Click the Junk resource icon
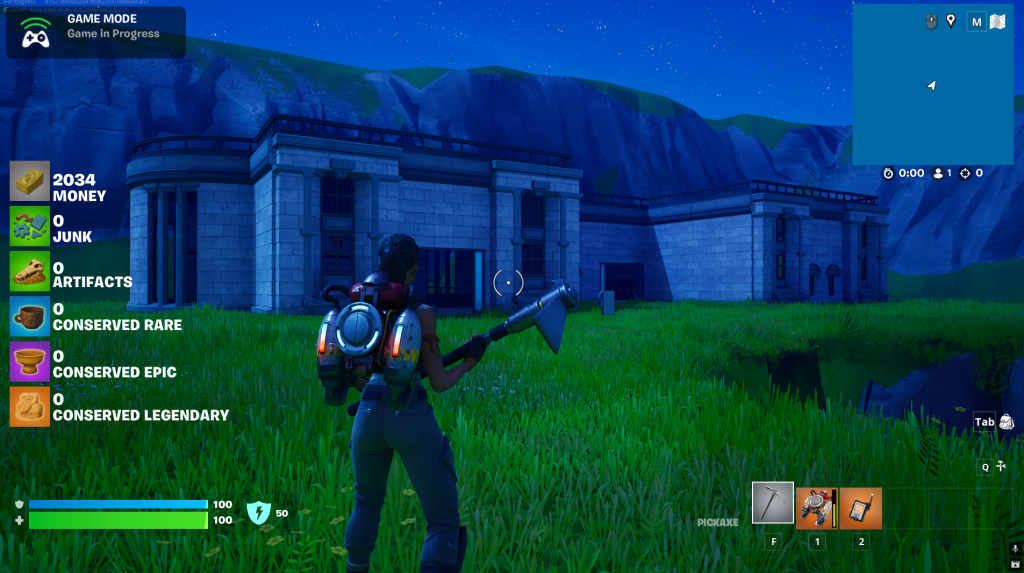1024x573 pixels. [30, 227]
